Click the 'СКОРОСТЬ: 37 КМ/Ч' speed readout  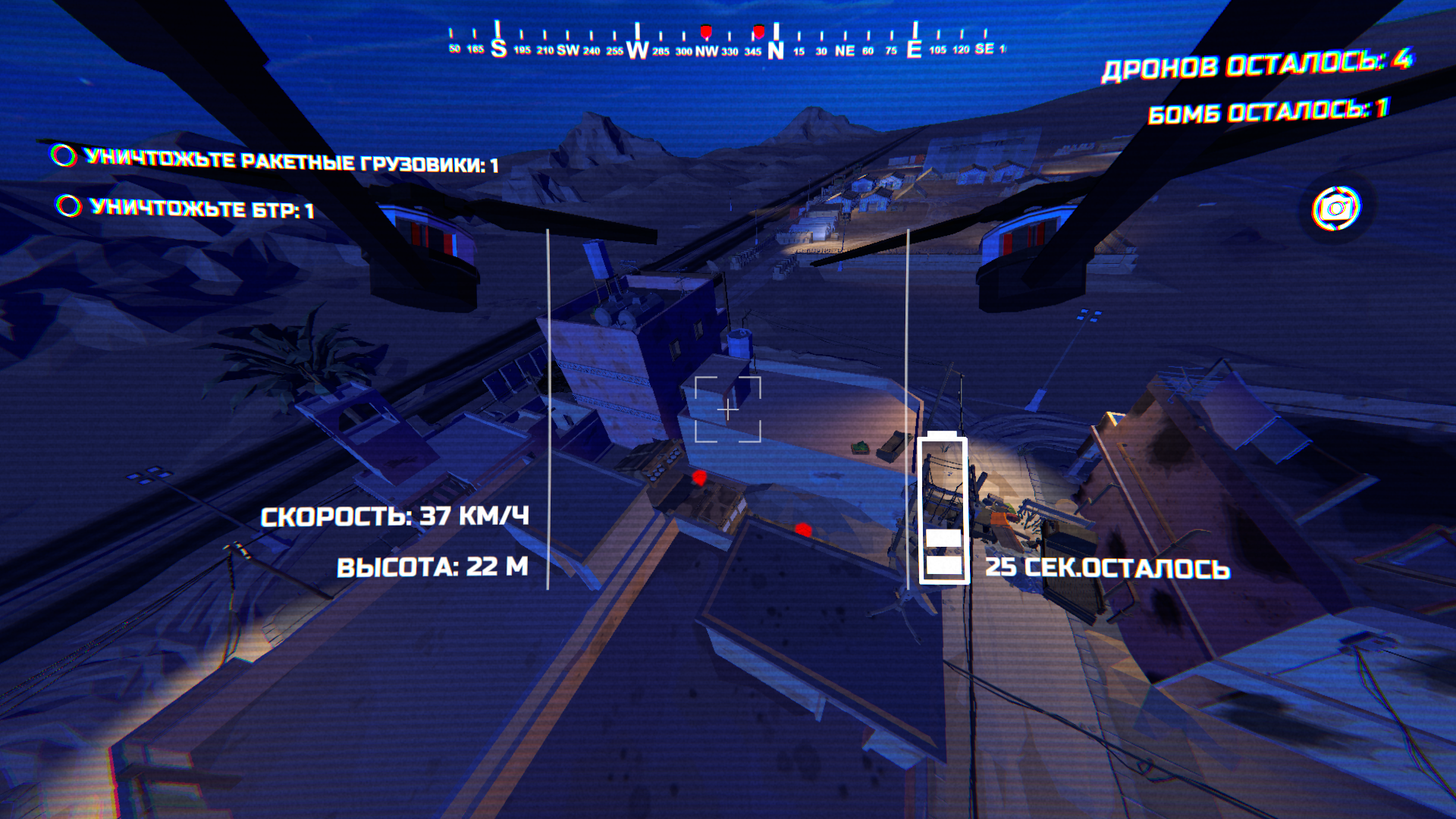[x=397, y=517]
